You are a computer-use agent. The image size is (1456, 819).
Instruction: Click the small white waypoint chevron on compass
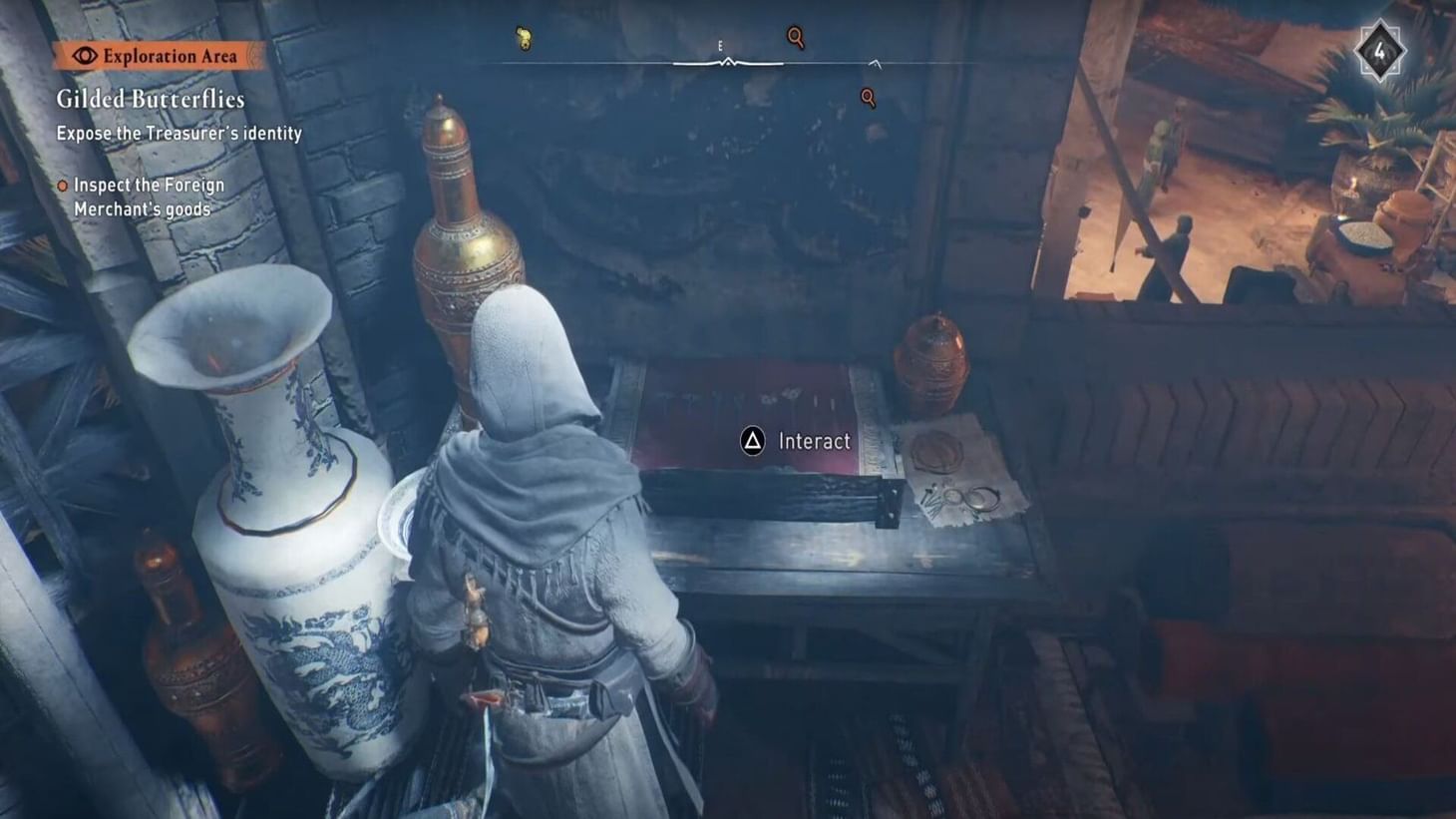point(875,62)
